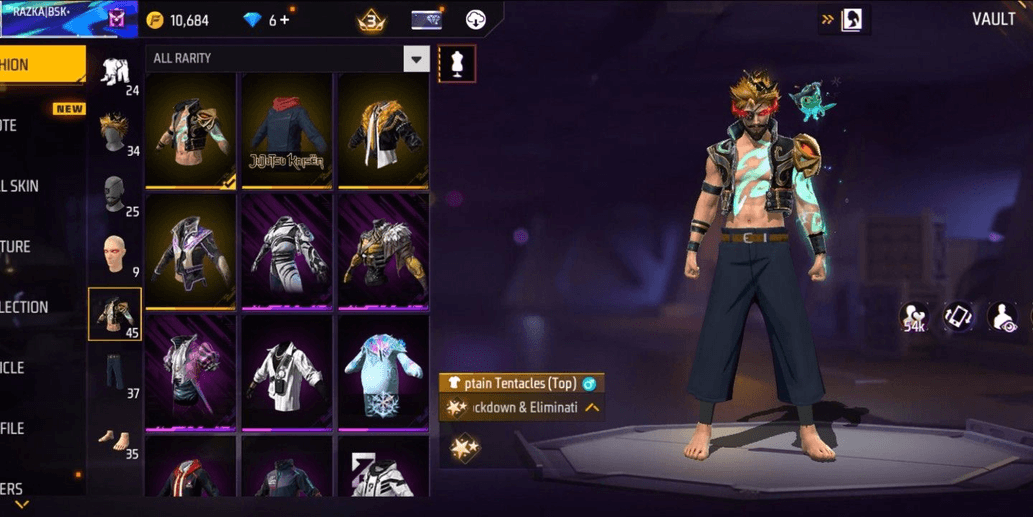
Task: Pick the white snowflake sweater top
Action: click(383, 372)
